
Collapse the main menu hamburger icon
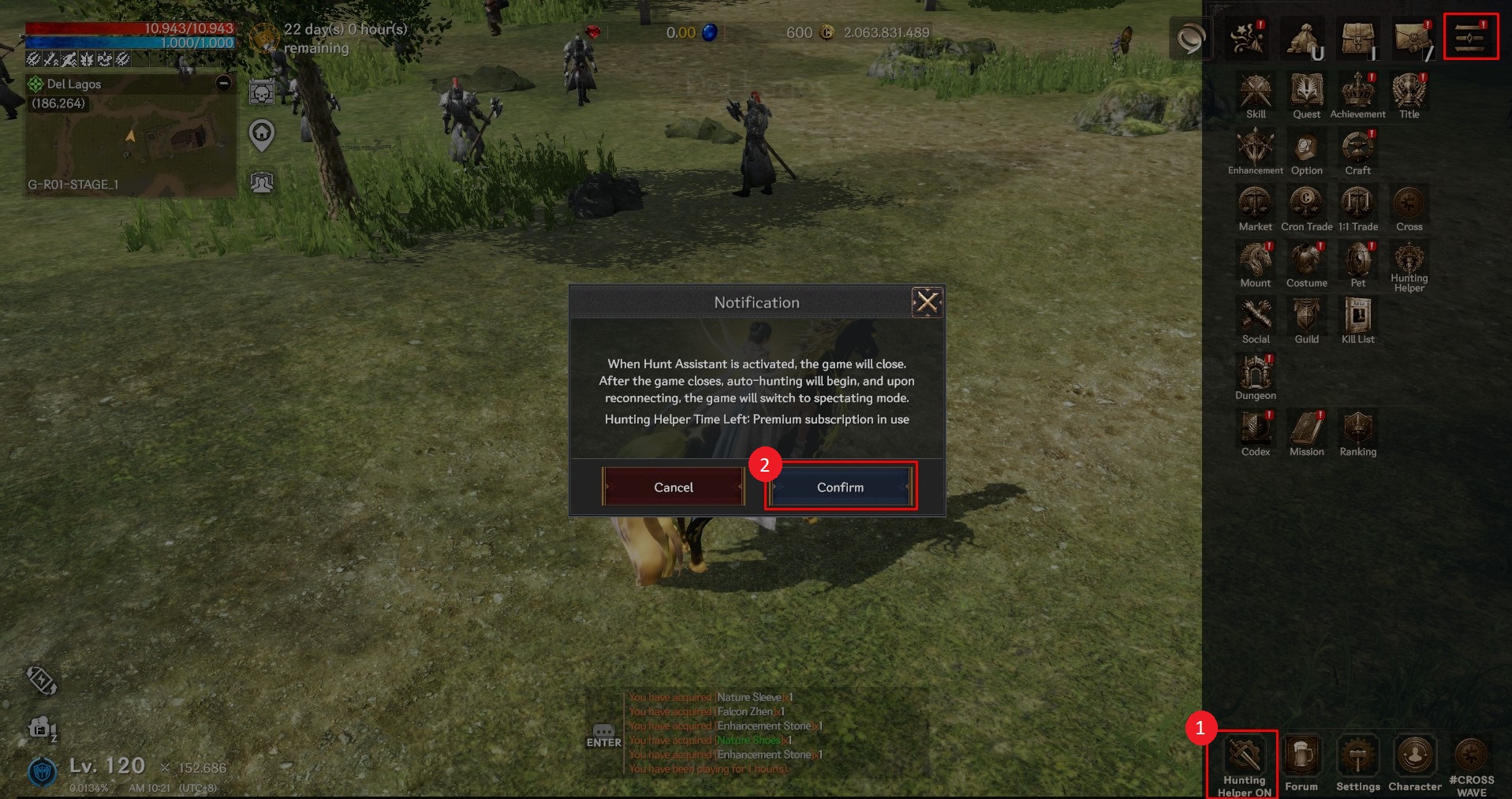coord(1470,36)
